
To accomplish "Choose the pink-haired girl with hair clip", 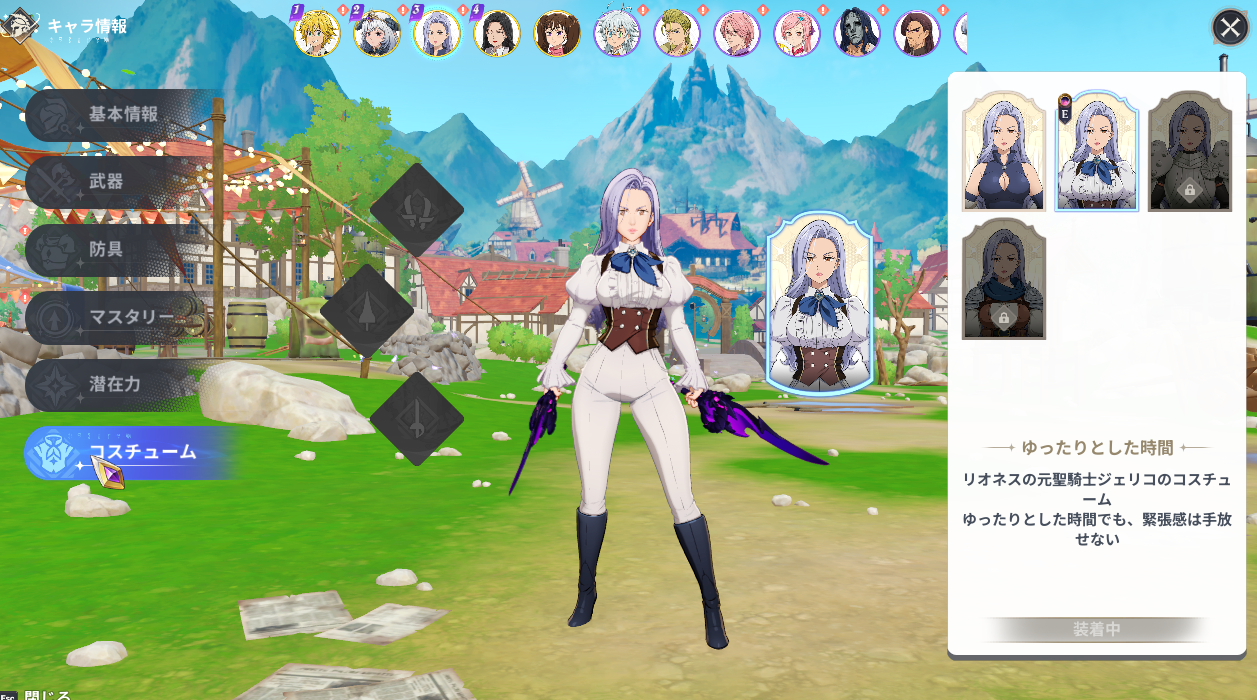I will tap(797, 34).
